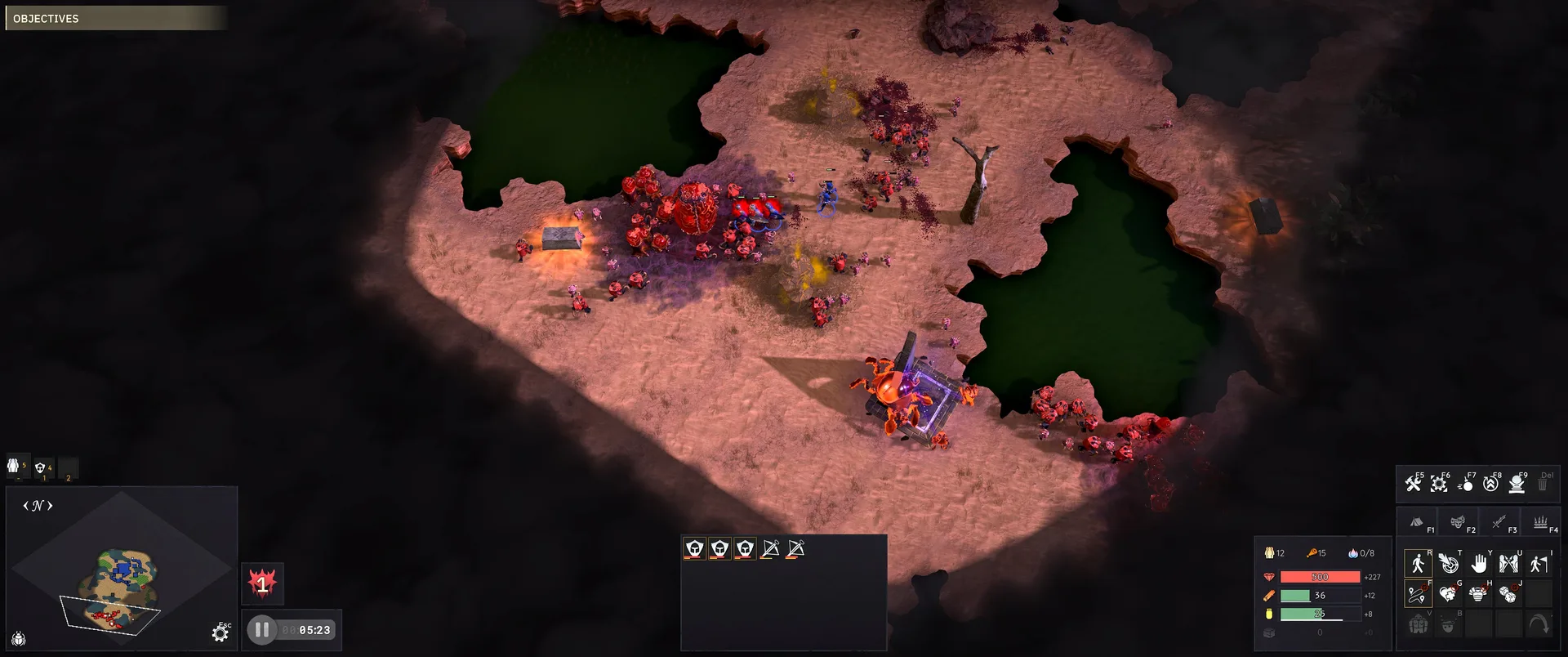Switch to the sword military tab
This screenshot has height=657, width=1568.
[x=1499, y=521]
